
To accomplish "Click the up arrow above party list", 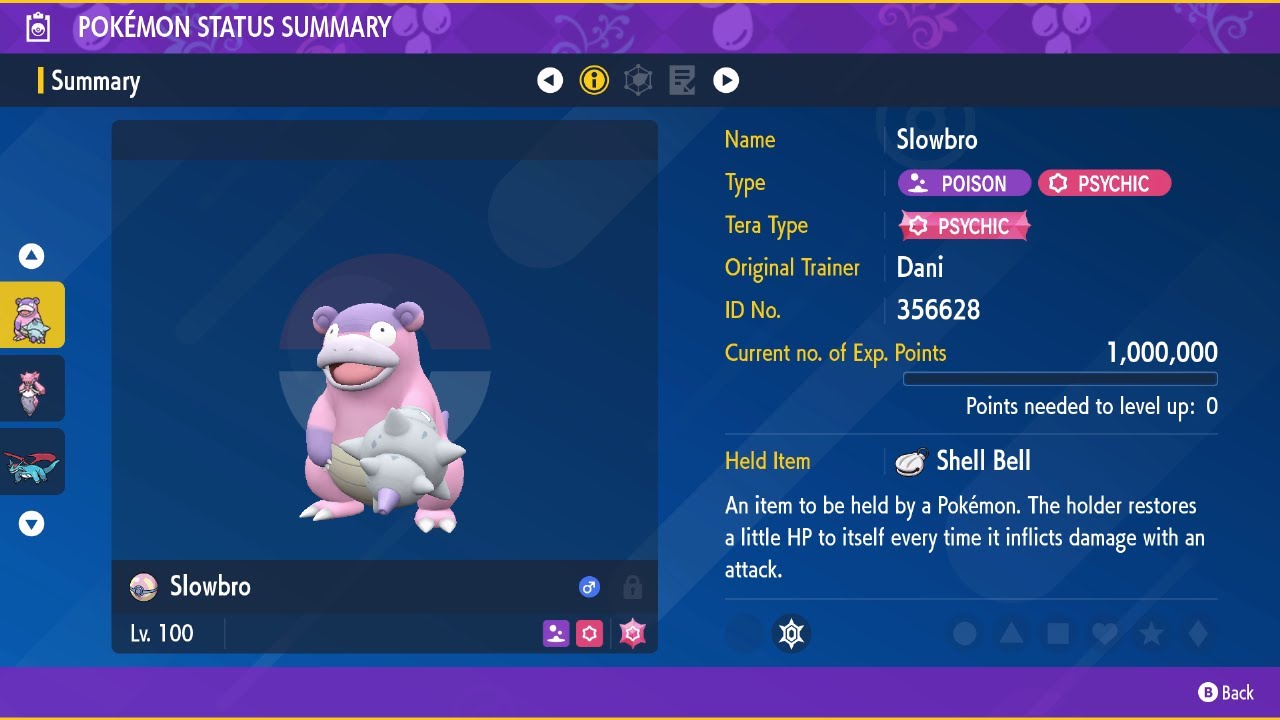I will point(32,256).
